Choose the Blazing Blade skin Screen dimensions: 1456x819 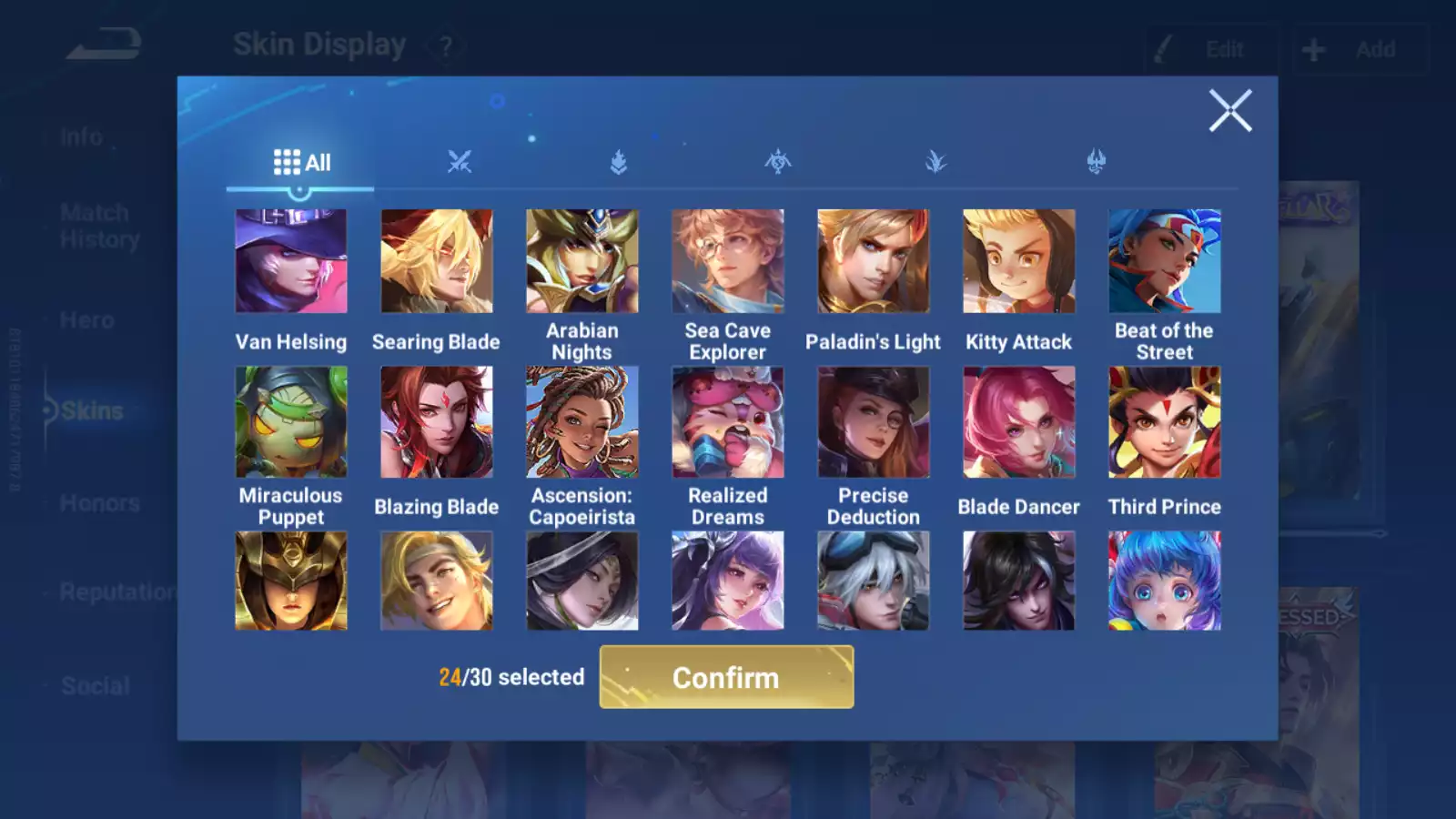click(x=437, y=422)
